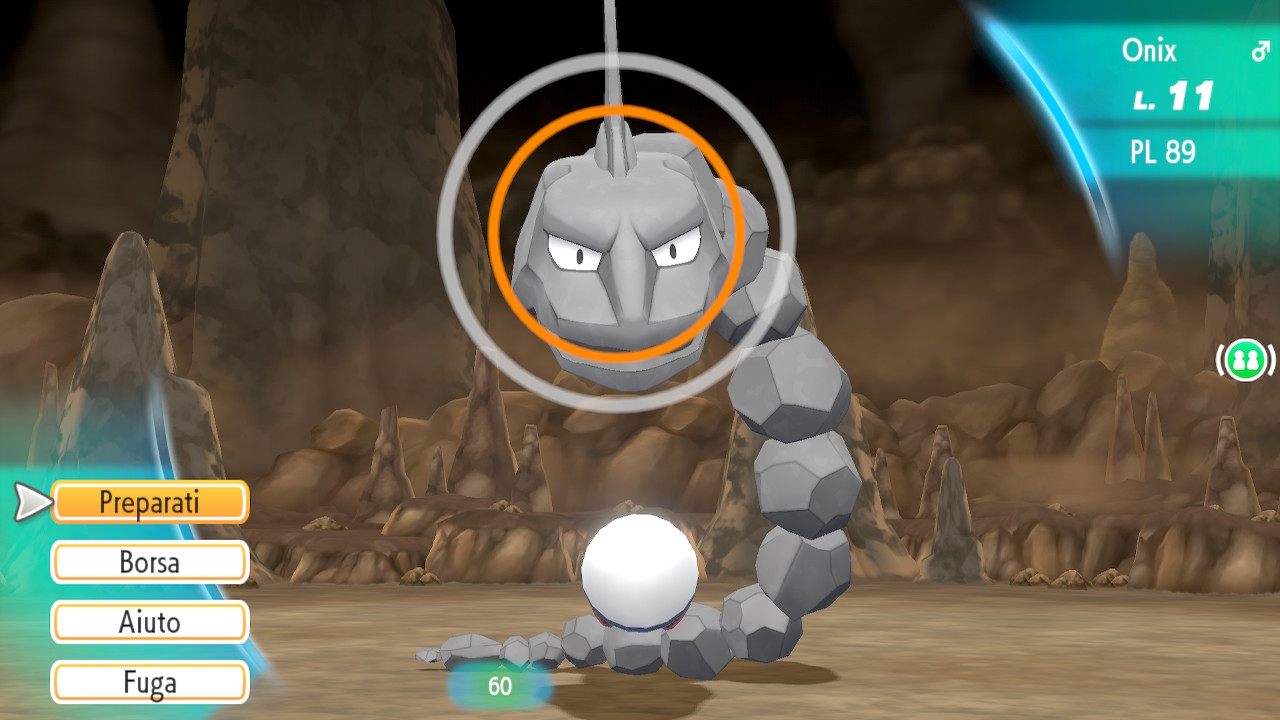Choose the Aiuto help option
Image resolution: width=1280 pixels, height=720 pixels.
pos(150,622)
